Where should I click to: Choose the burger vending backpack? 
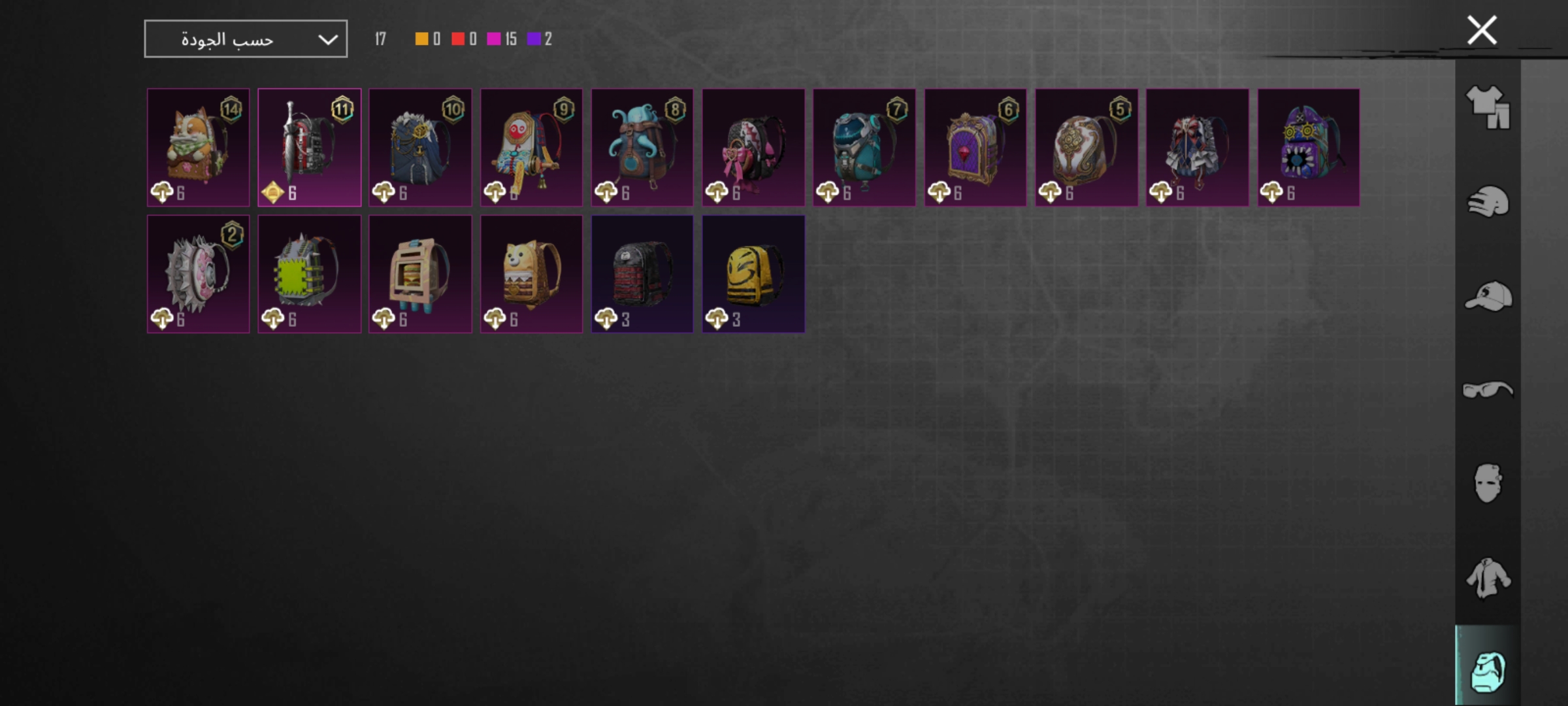pos(420,274)
